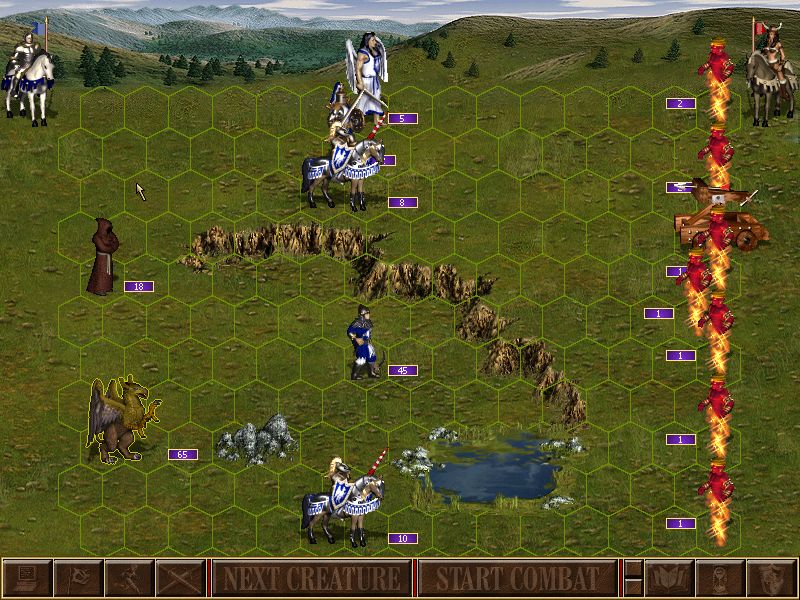Open the spellbook to cast a spell
This screenshot has width=800, height=600.
click(668, 578)
